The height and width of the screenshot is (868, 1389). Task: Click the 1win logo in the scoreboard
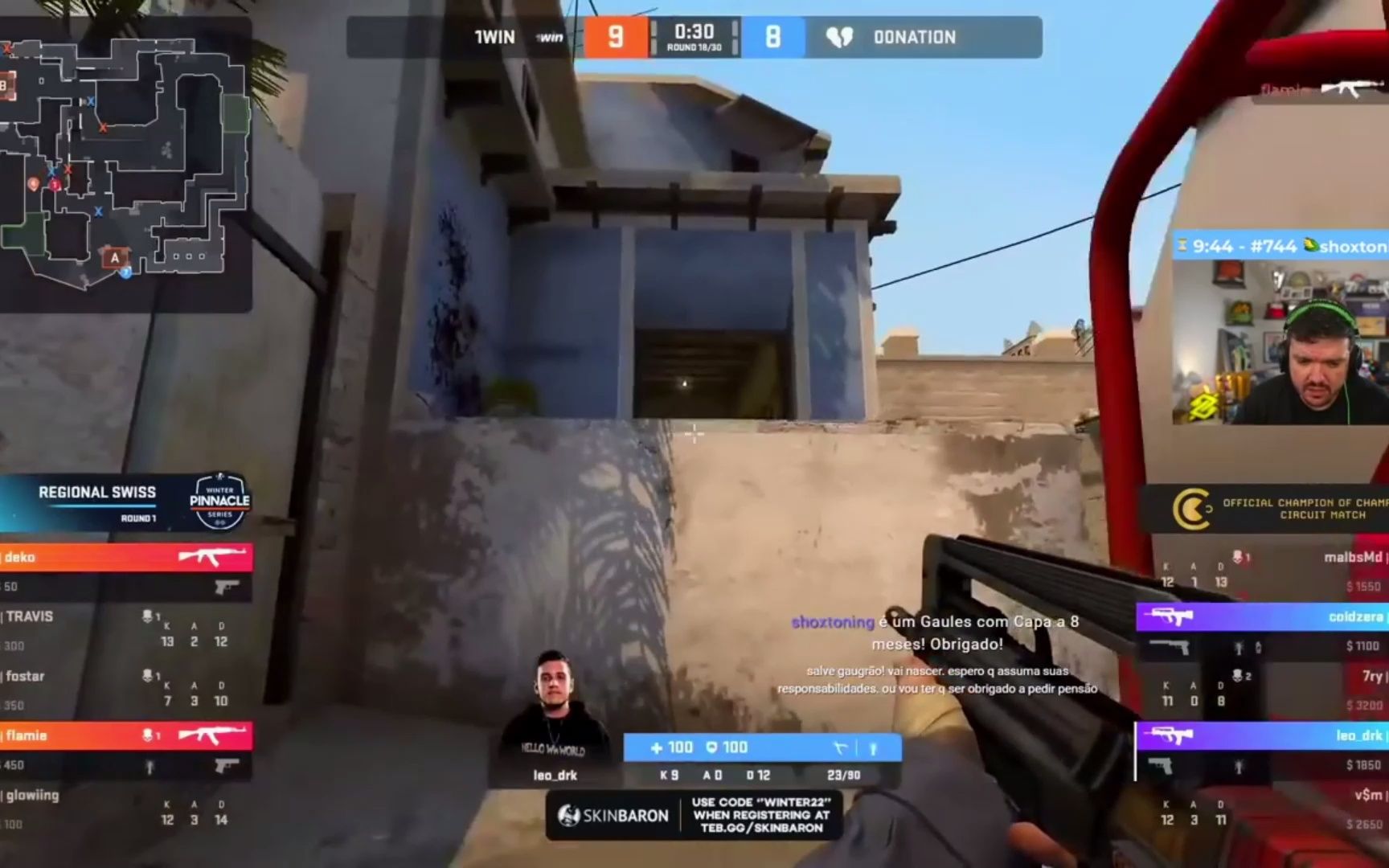pyautogui.click(x=550, y=37)
